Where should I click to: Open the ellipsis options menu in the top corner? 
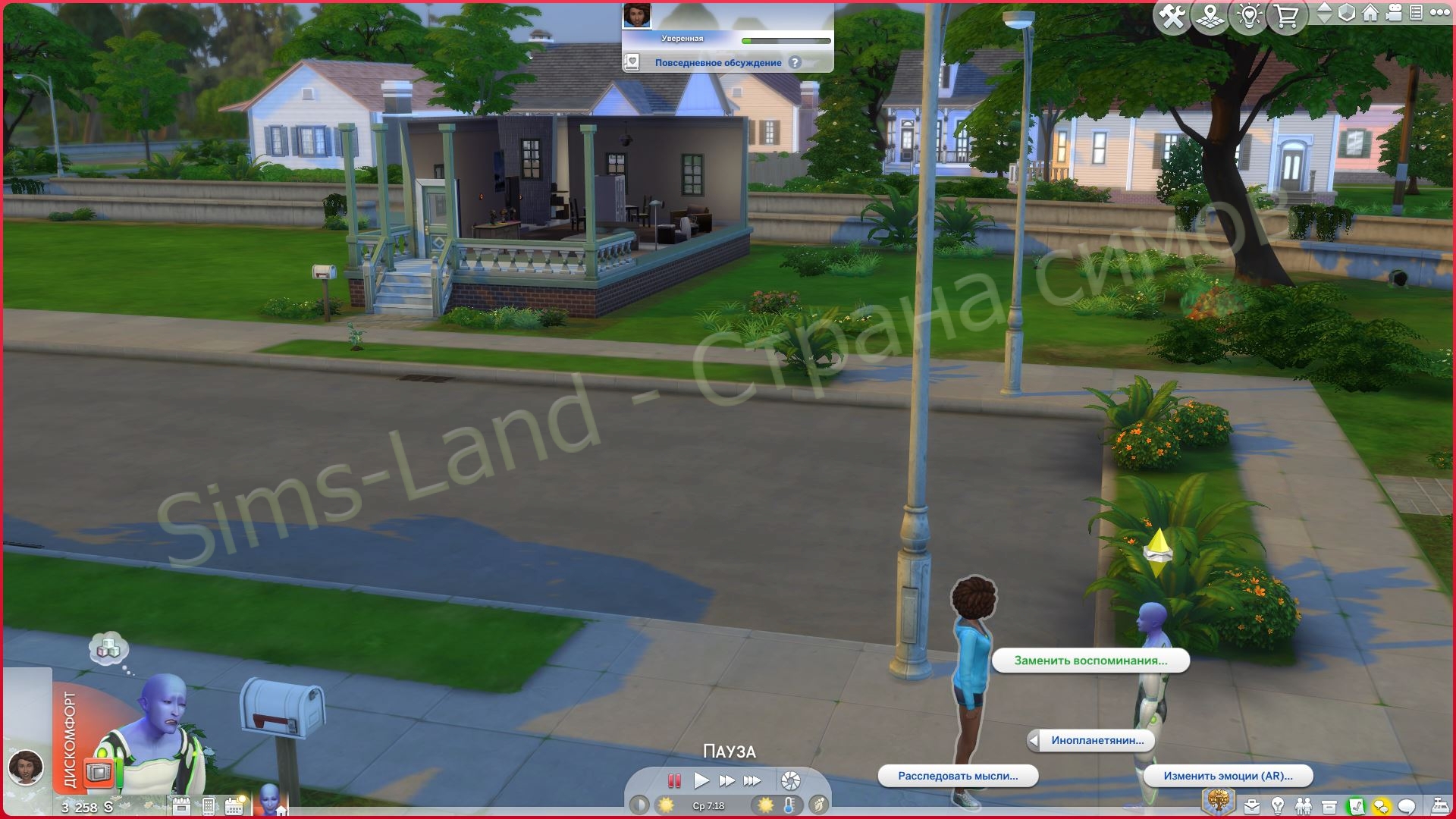(x=1439, y=14)
